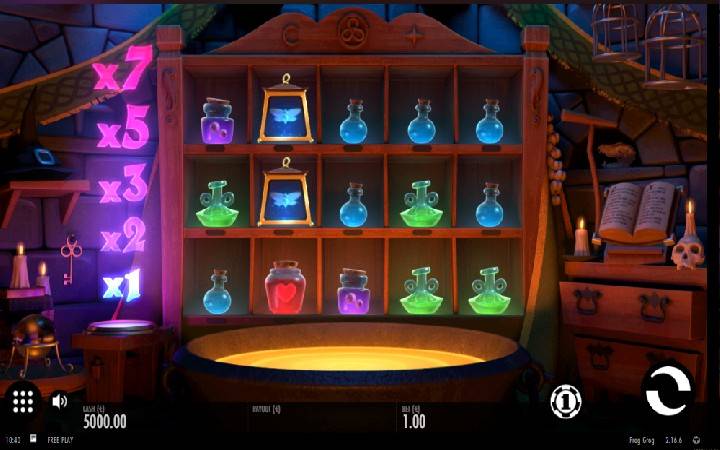
Task: Open the bet chip selector
Action: 566,401
